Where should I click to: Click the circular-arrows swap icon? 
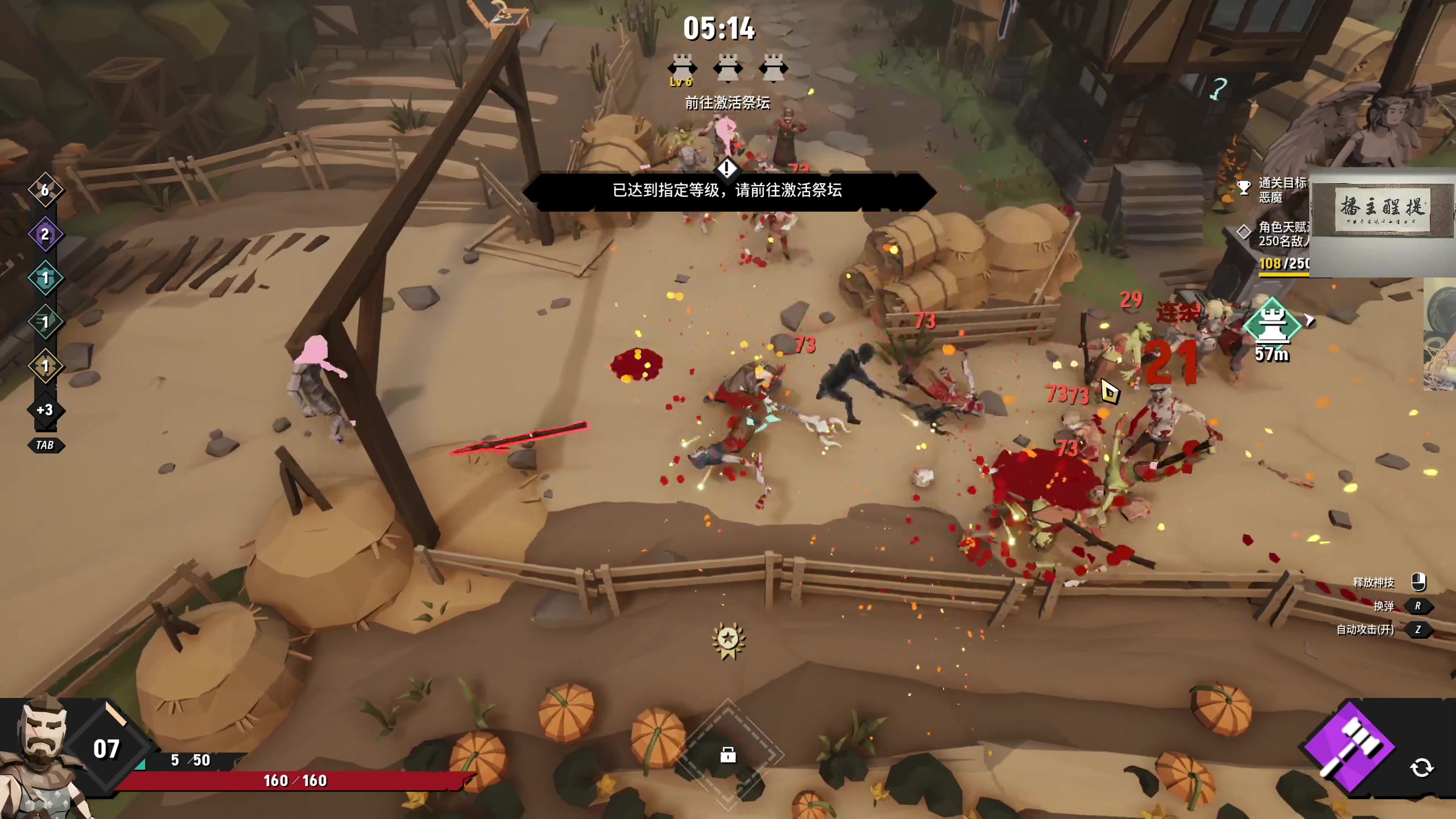tap(1421, 768)
